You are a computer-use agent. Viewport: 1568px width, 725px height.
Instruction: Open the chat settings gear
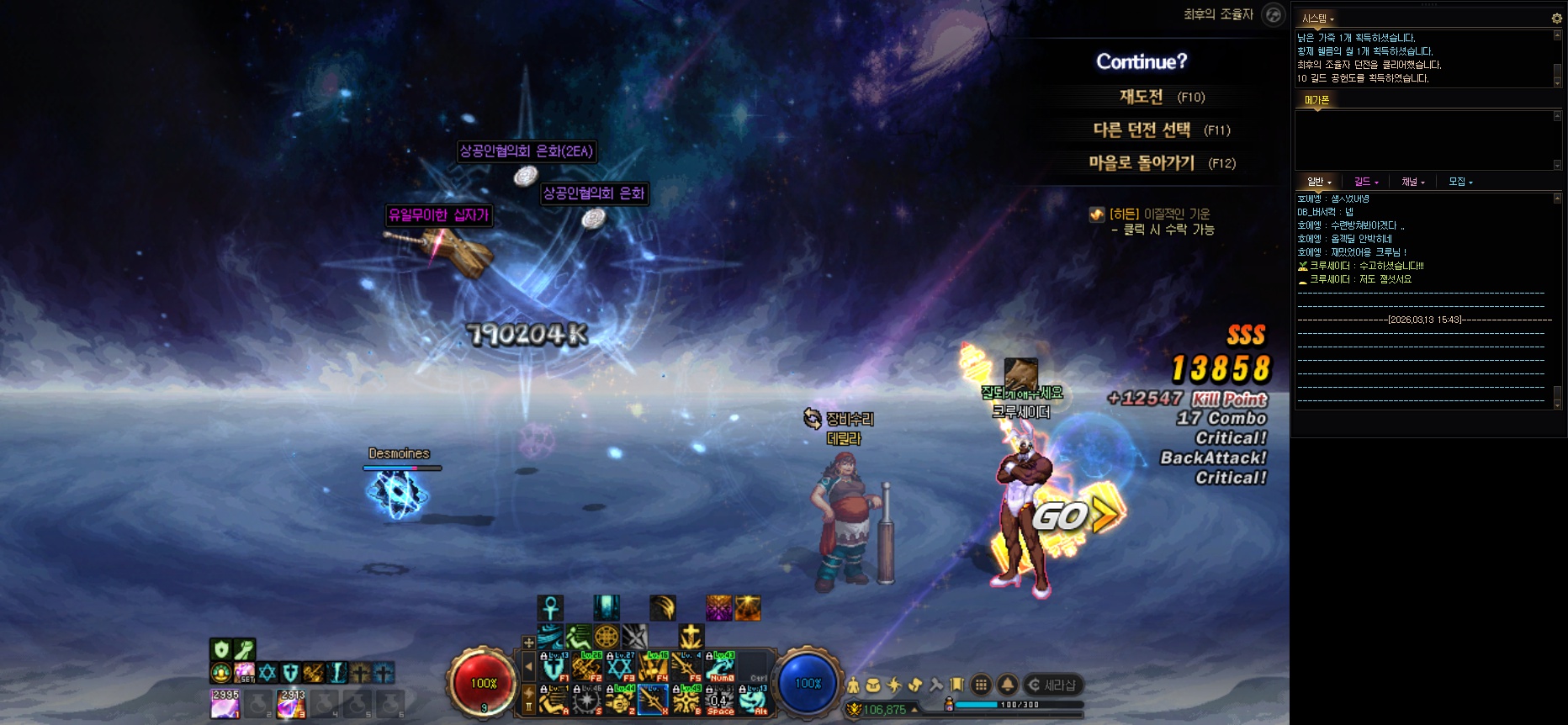pos(1556,19)
